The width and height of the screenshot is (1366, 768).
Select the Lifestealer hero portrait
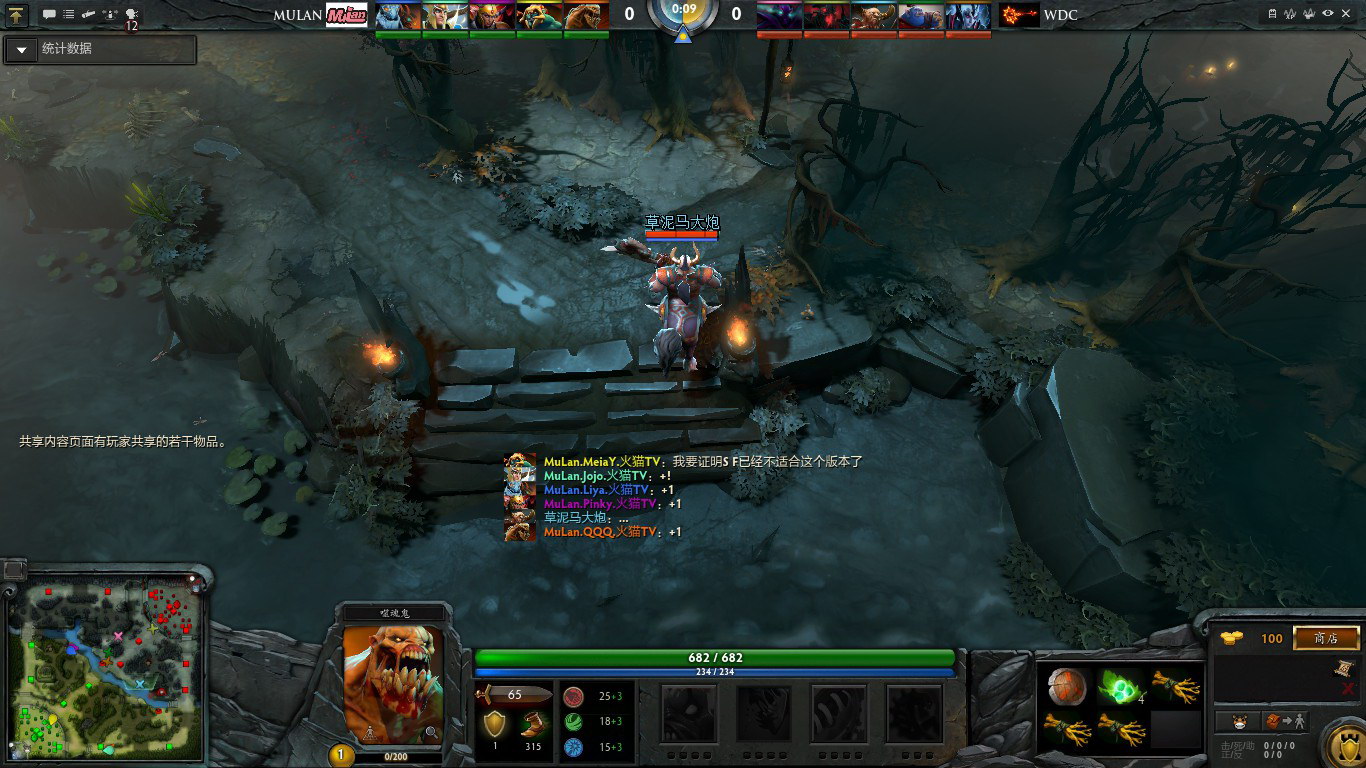[x=393, y=685]
